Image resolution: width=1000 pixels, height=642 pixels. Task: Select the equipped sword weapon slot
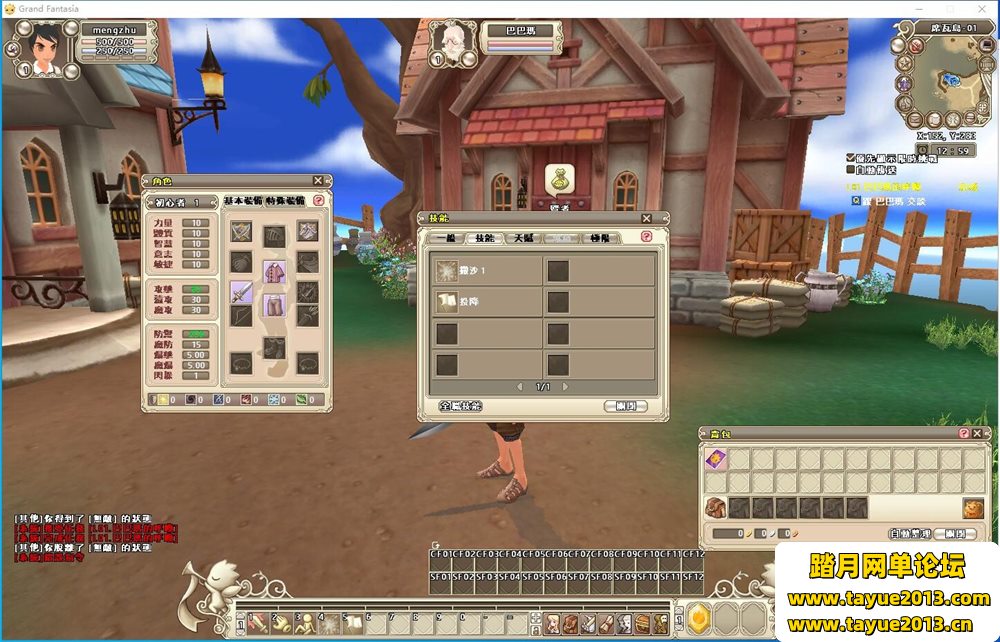pyautogui.click(x=242, y=290)
